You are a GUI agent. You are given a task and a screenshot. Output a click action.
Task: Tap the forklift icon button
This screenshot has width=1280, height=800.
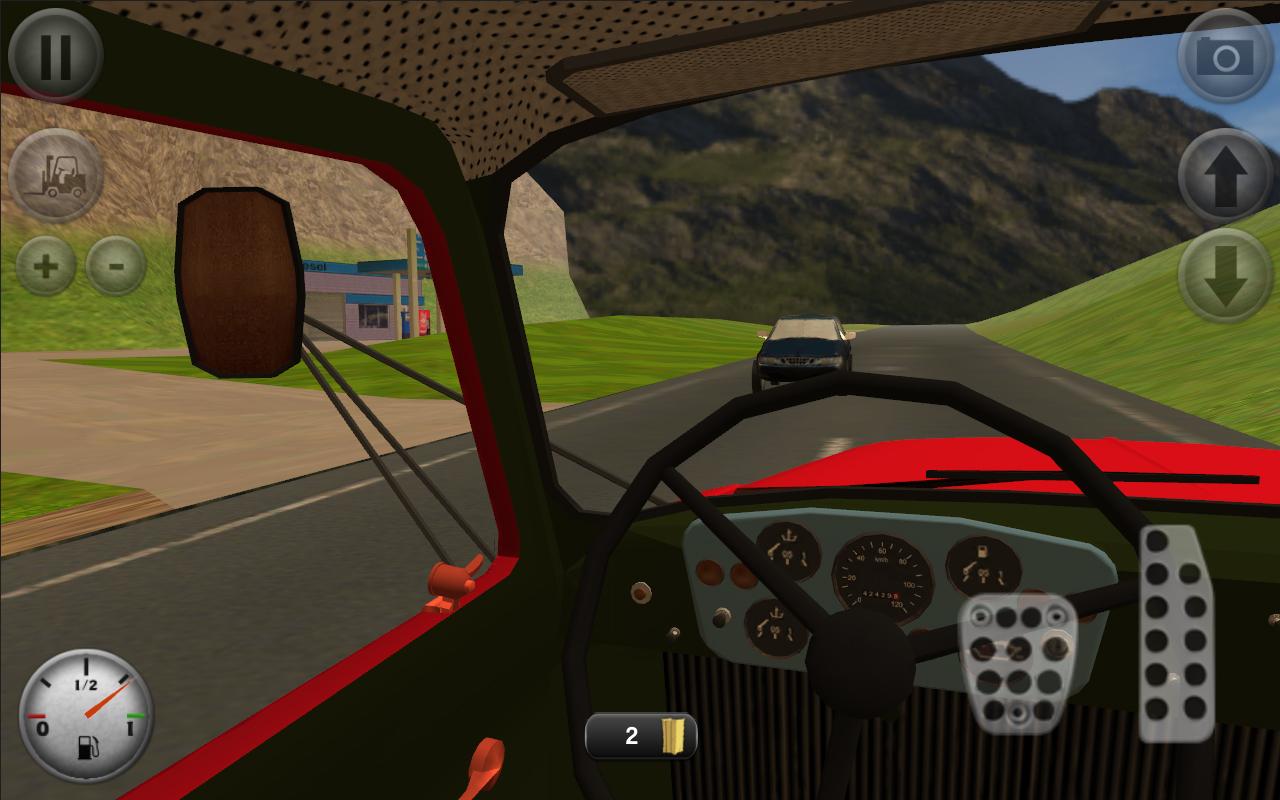point(55,176)
